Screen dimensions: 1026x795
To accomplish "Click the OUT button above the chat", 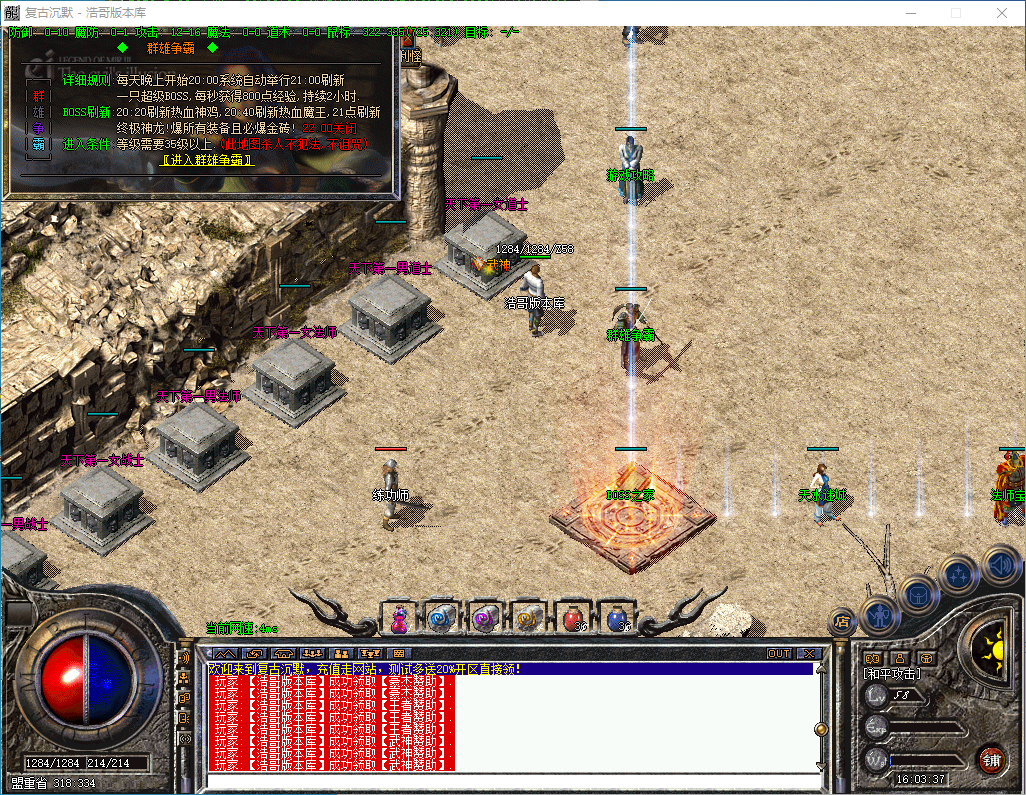I will 778,653.
